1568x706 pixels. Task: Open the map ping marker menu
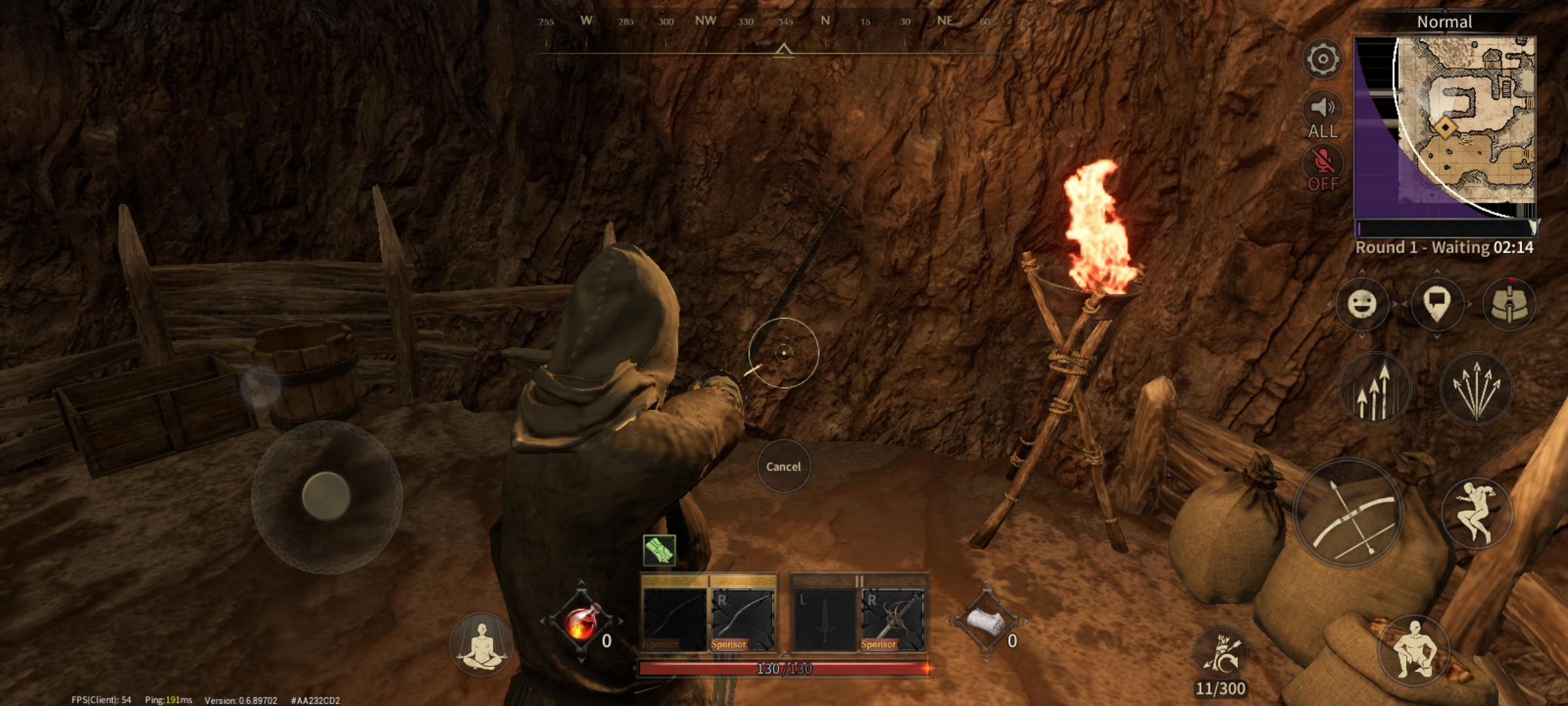1436,304
